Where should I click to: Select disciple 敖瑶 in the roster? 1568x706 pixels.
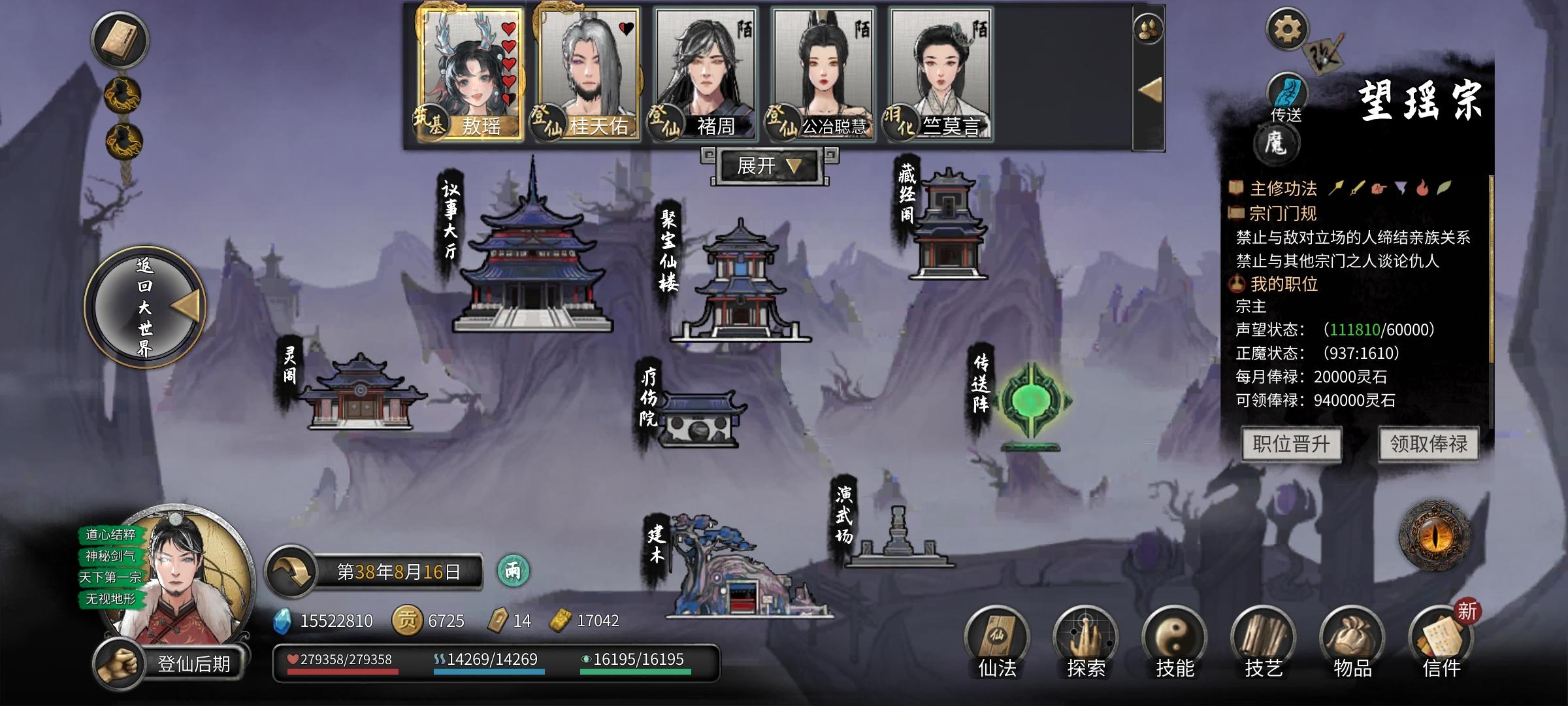pos(470,72)
